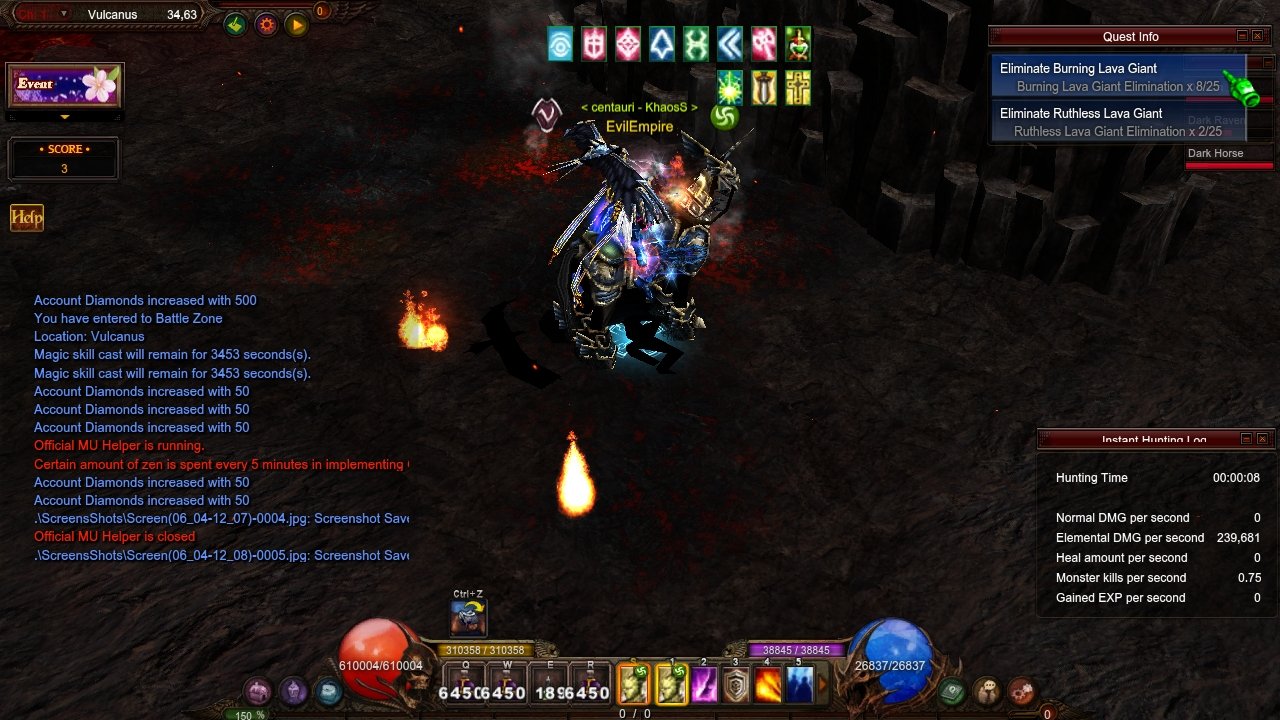Close the Instant Hunting Log panel
Screen dimensions: 1280x720
[x=1262, y=439]
